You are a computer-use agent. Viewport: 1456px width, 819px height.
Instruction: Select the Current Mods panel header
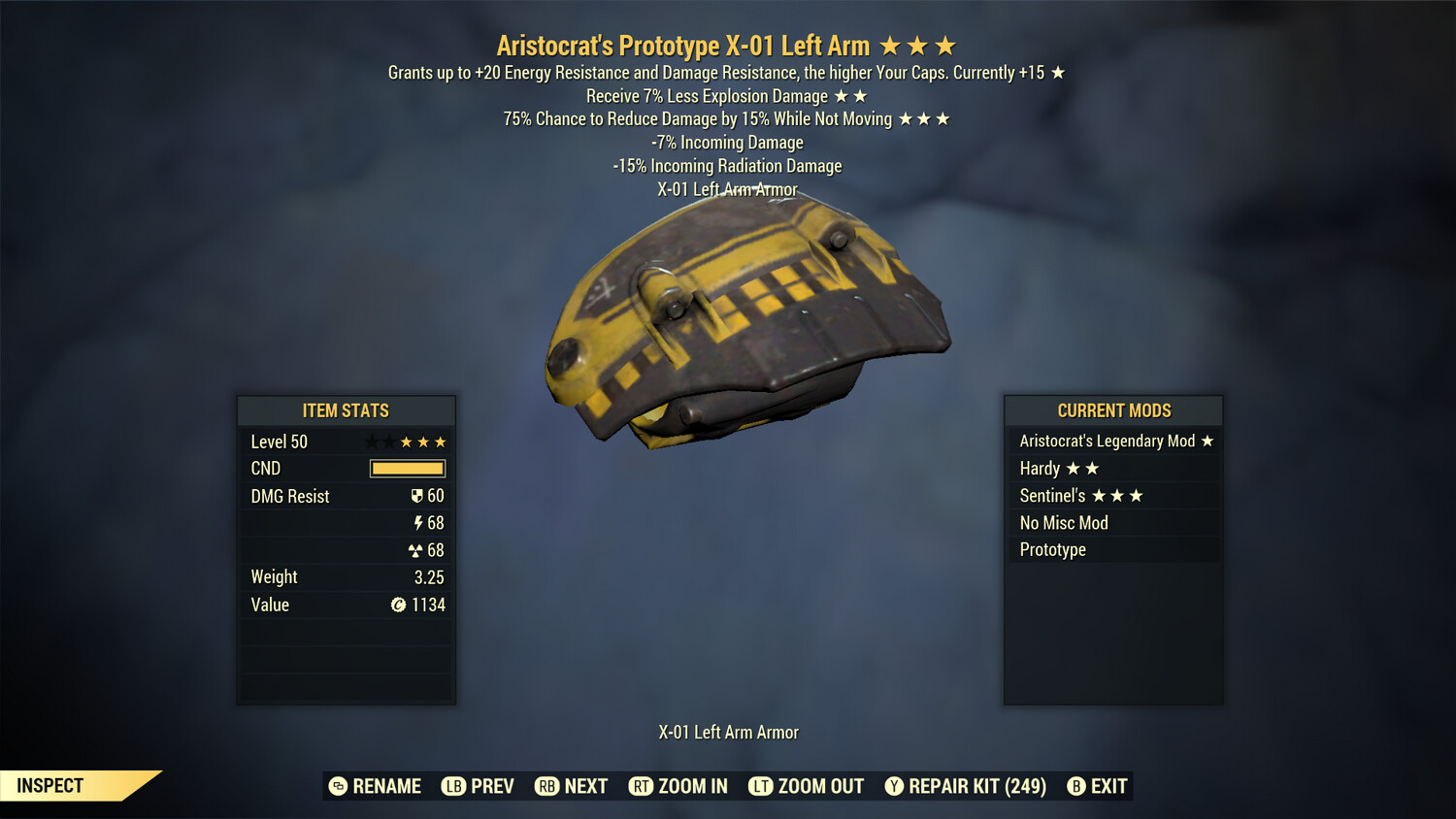[1112, 410]
